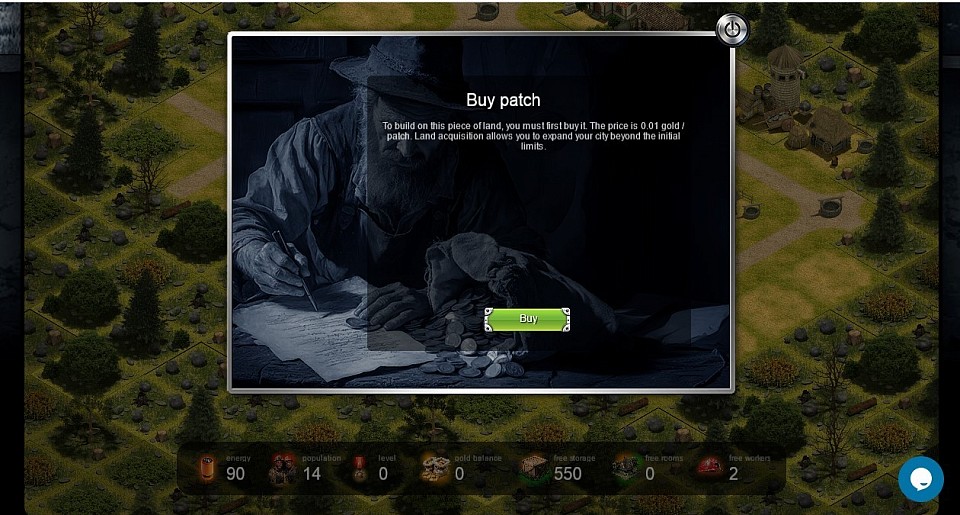Buy the land patch

(528, 319)
